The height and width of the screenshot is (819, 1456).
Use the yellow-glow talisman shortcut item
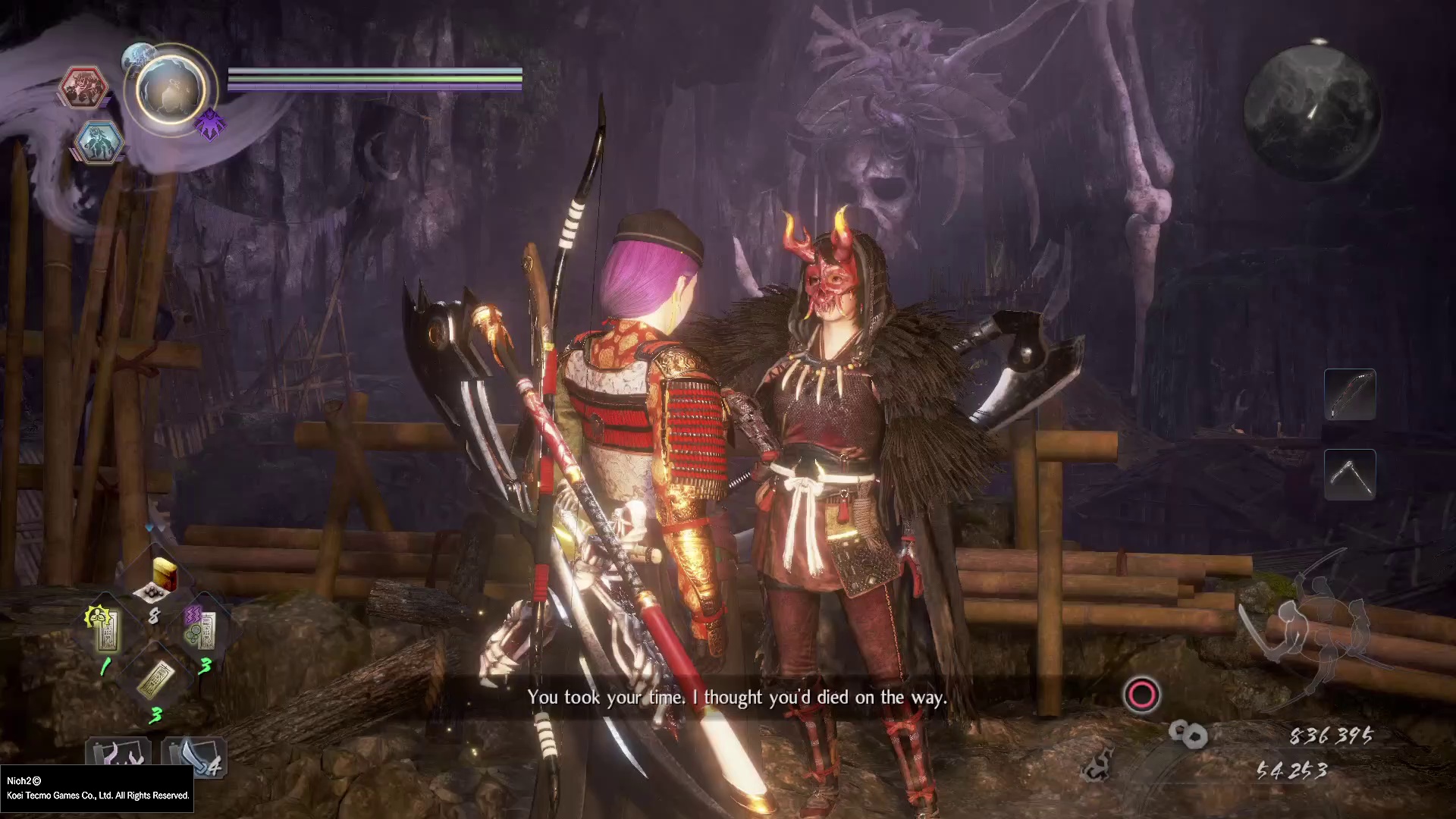pos(105,629)
